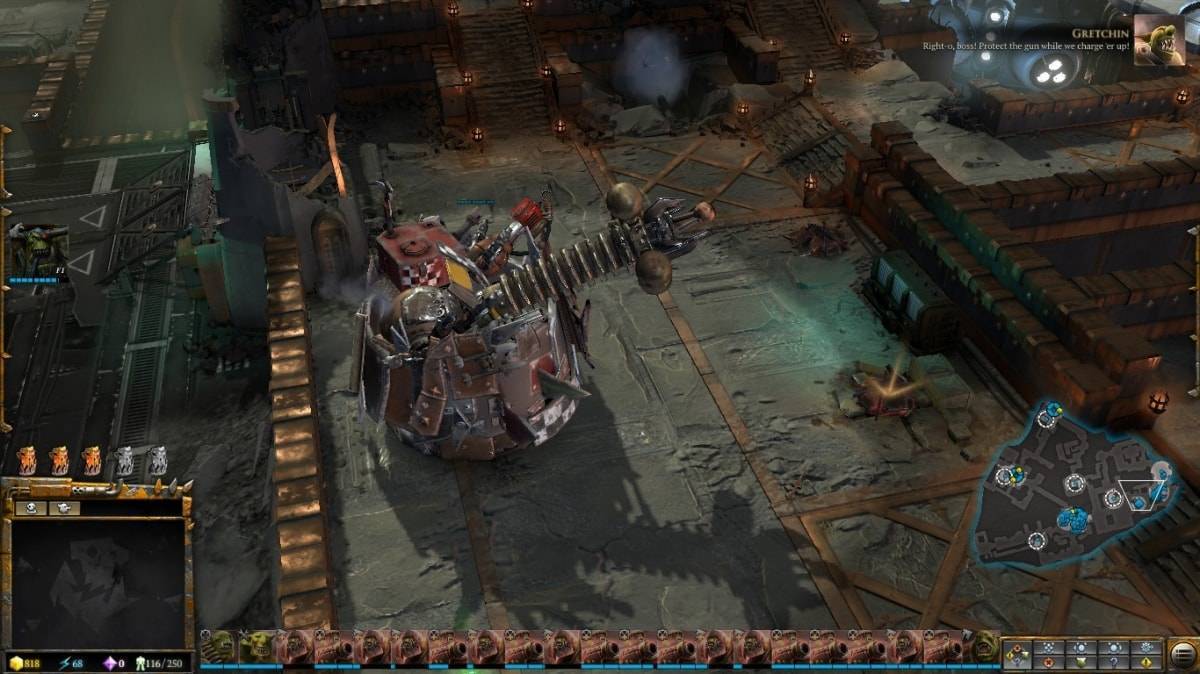This screenshot has width=1200, height=674.
Task: Click the large multi-diamond command button
Action: coord(1017,655)
